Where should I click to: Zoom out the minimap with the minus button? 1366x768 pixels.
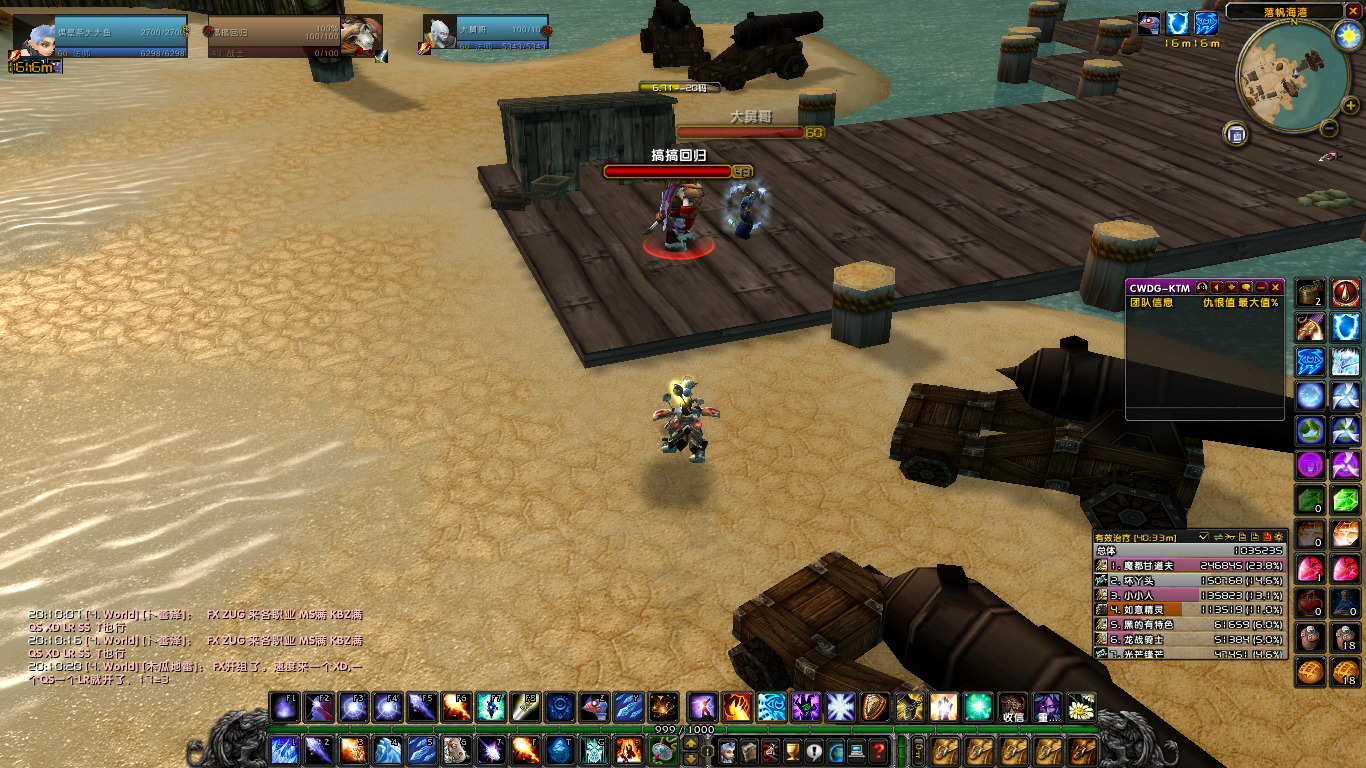tap(1329, 128)
